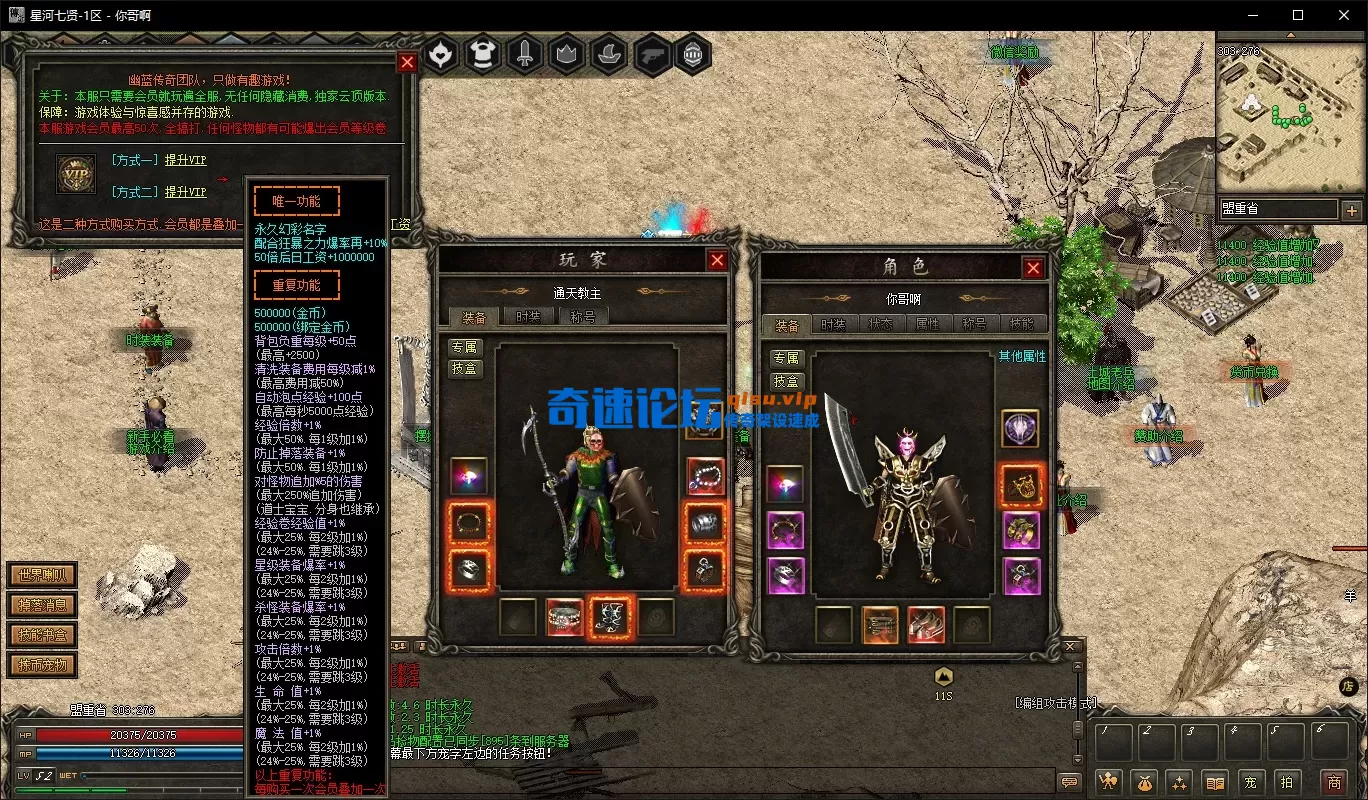Click the sparkles icon in bottom-right action bar
The width and height of the screenshot is (1368, 800).
[x=1179, y=782]
